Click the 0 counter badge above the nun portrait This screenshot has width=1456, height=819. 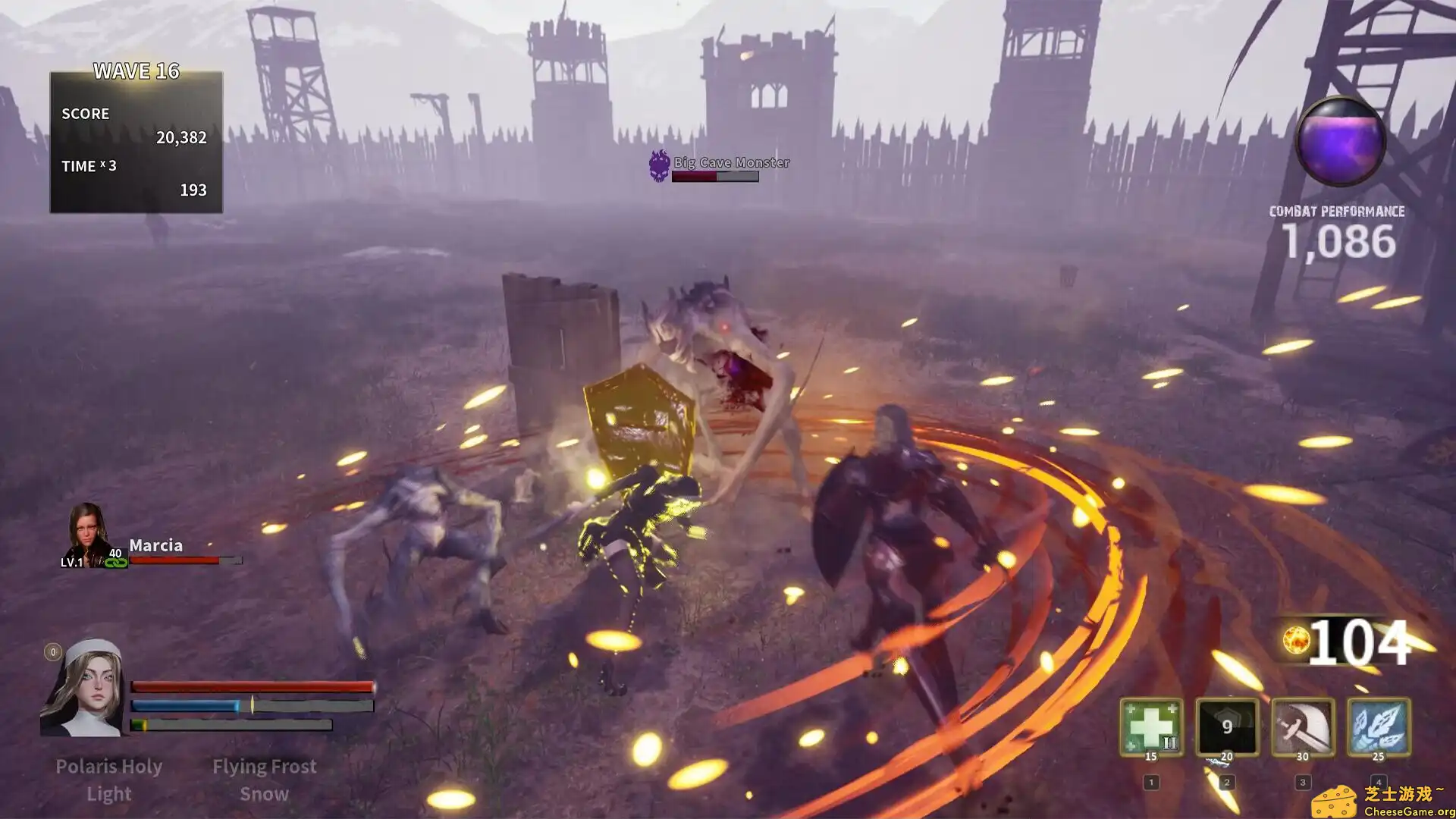point(52,651)
